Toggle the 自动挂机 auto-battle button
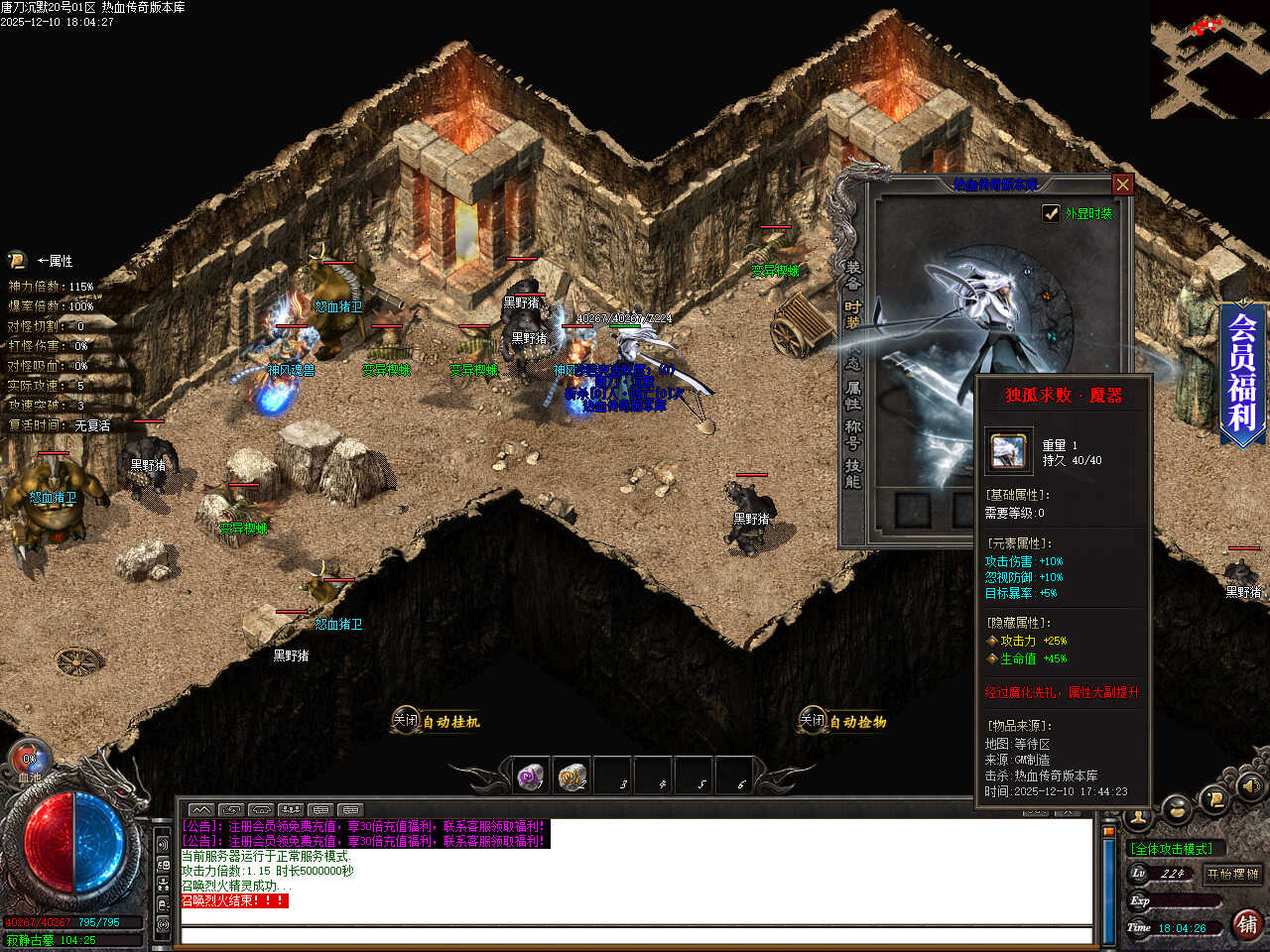1270x952 pixels. tap(436, 722)
